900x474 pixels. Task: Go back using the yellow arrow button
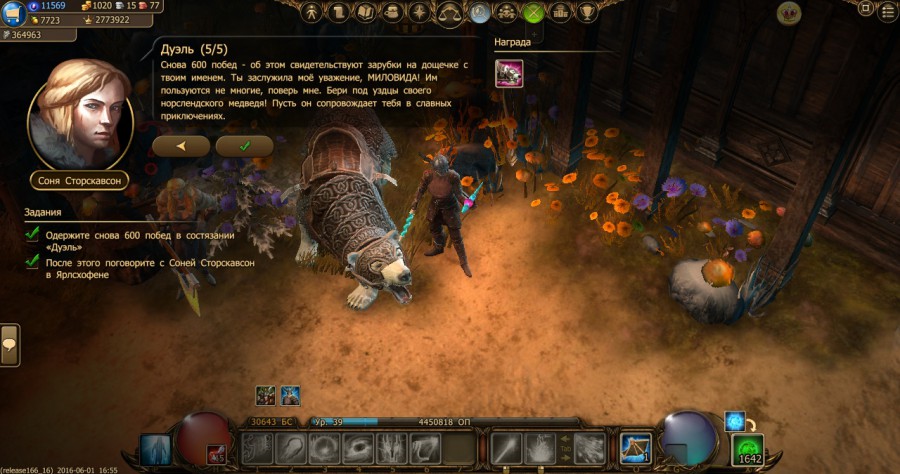(181, 146)
